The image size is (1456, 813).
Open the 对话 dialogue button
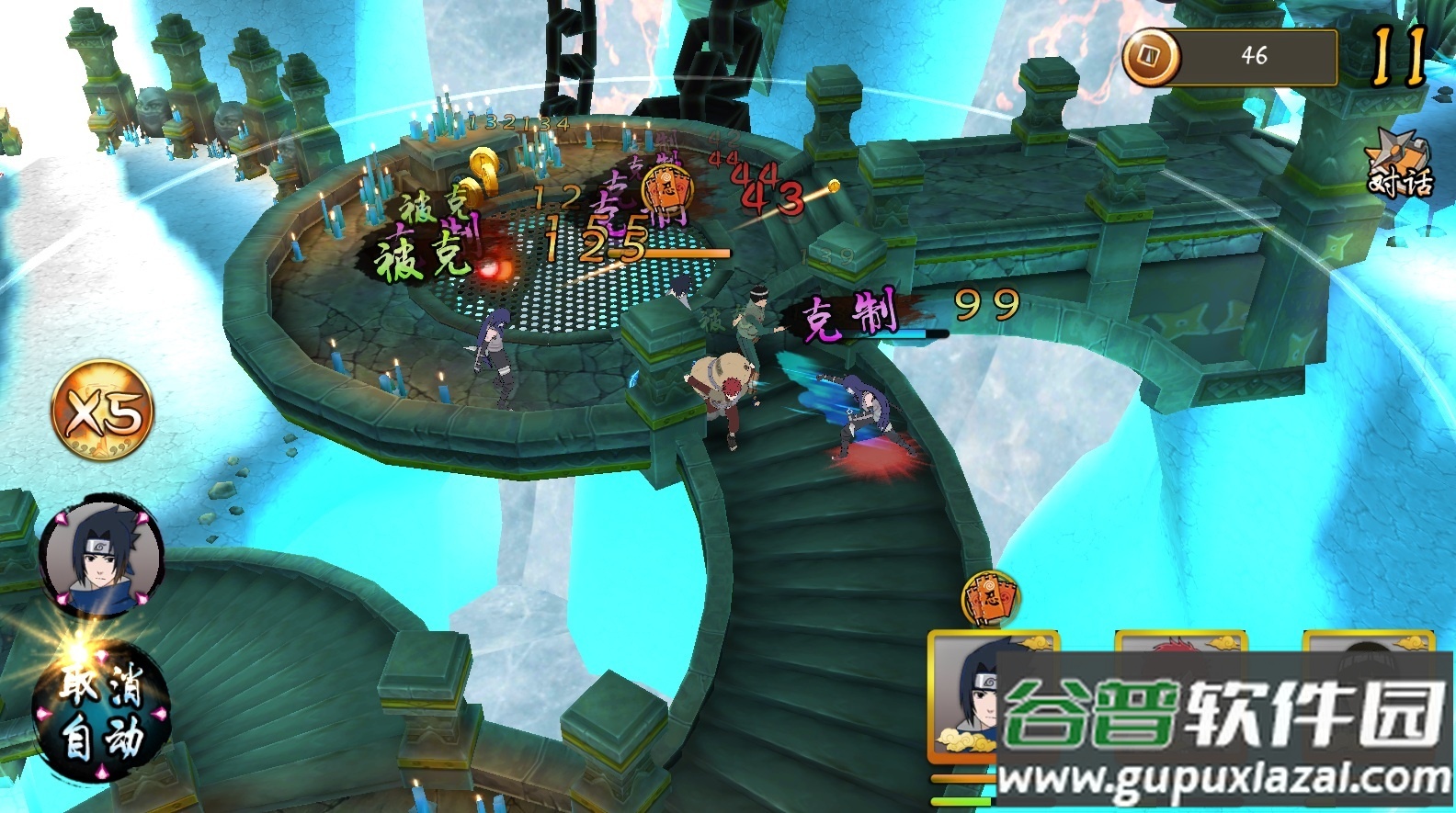click(x=1398, y=167)
